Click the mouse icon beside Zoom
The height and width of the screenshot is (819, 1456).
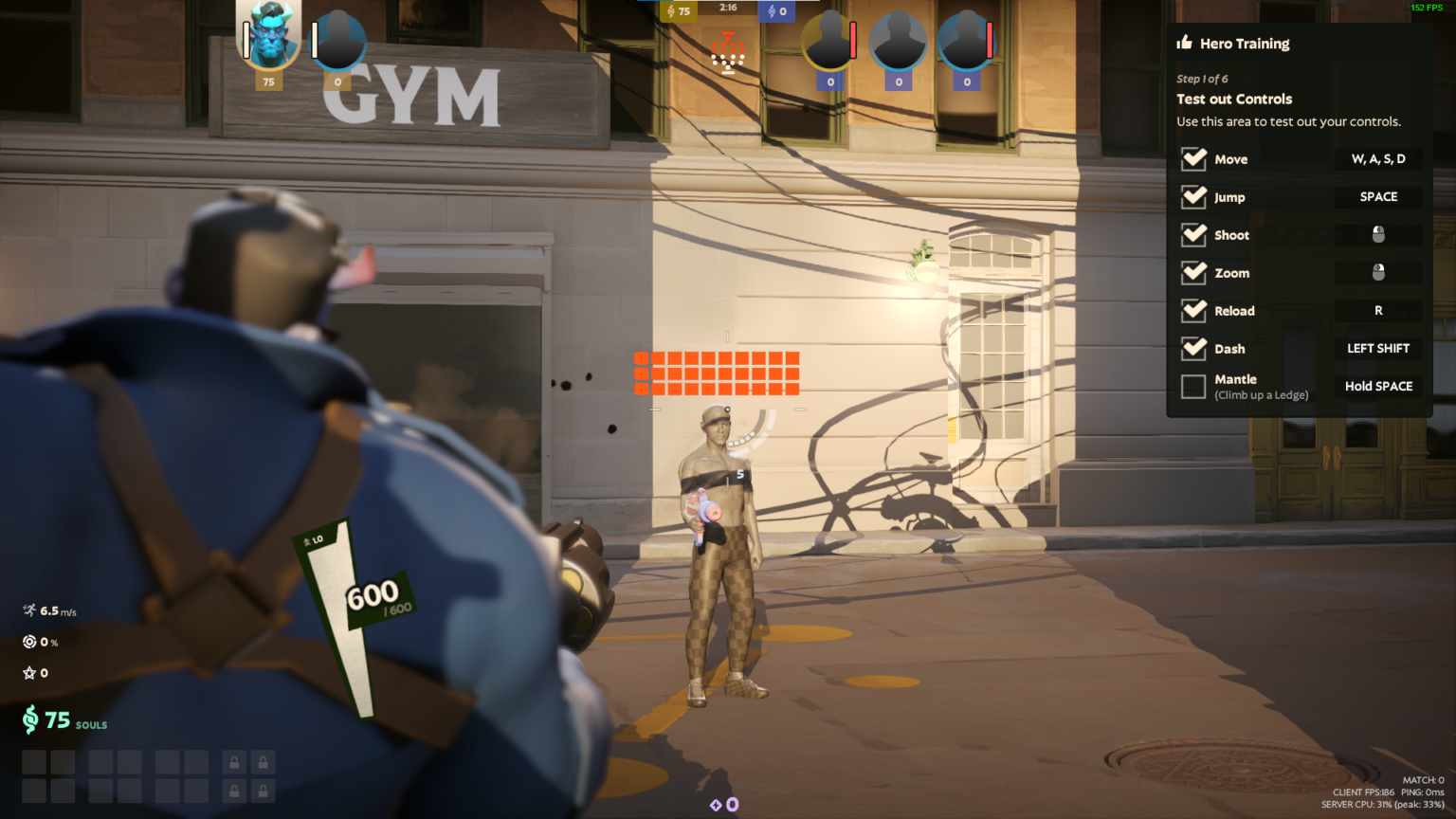point(1377,273)
